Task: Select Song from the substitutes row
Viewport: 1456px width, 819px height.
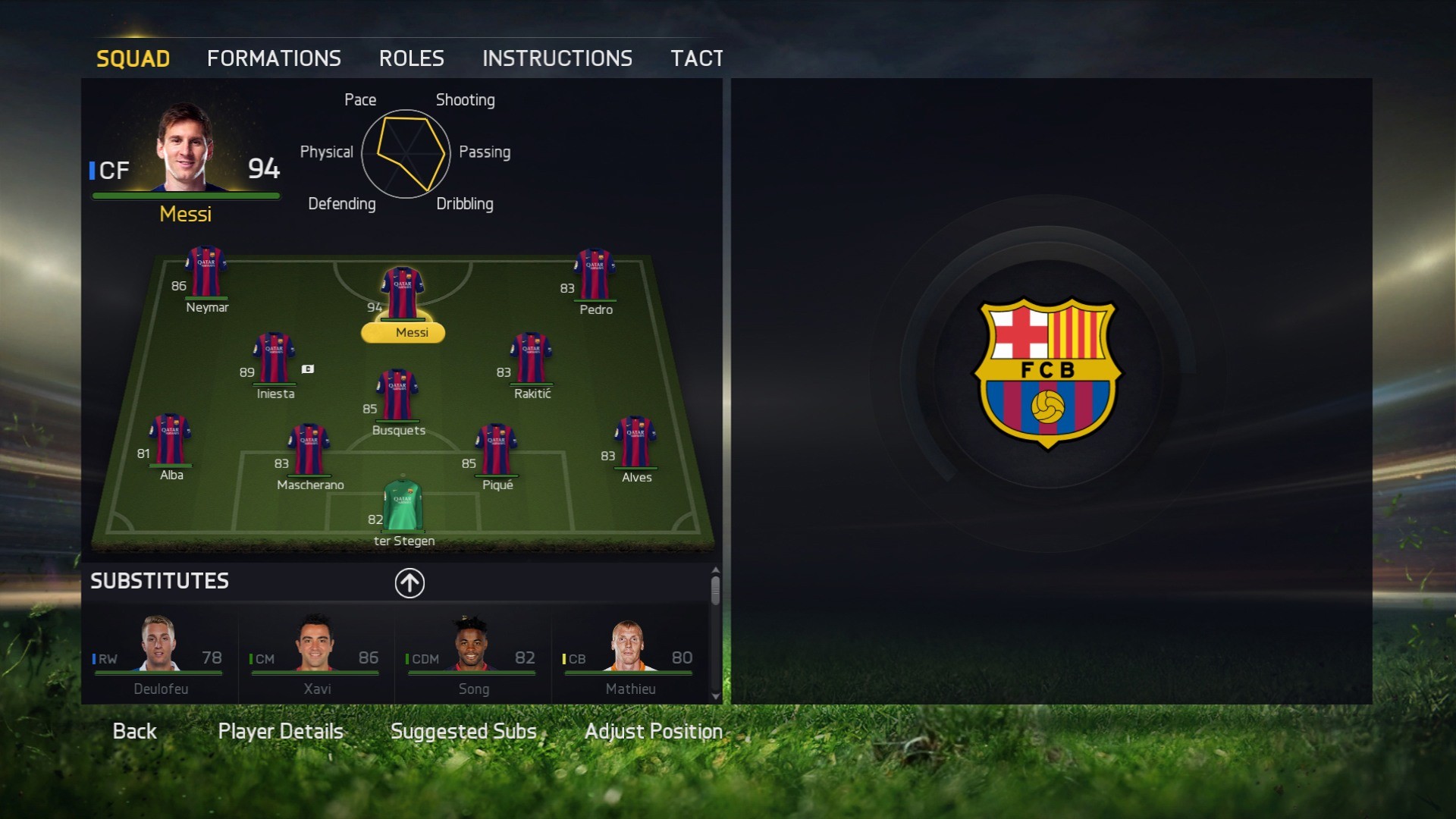Action: tap(472, 656)
